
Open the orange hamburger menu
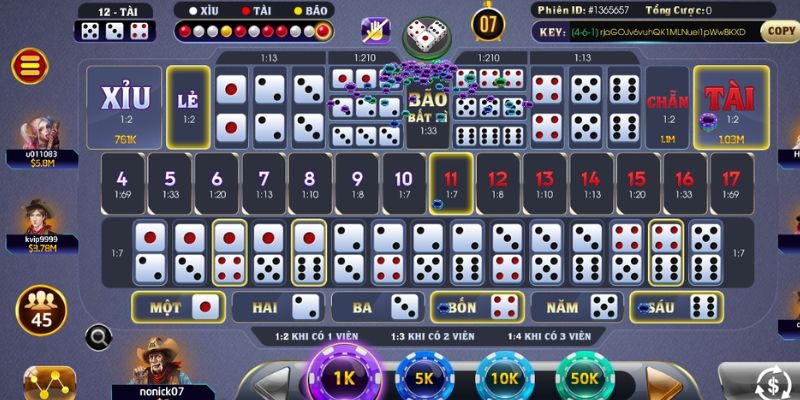tap(29, 66)
